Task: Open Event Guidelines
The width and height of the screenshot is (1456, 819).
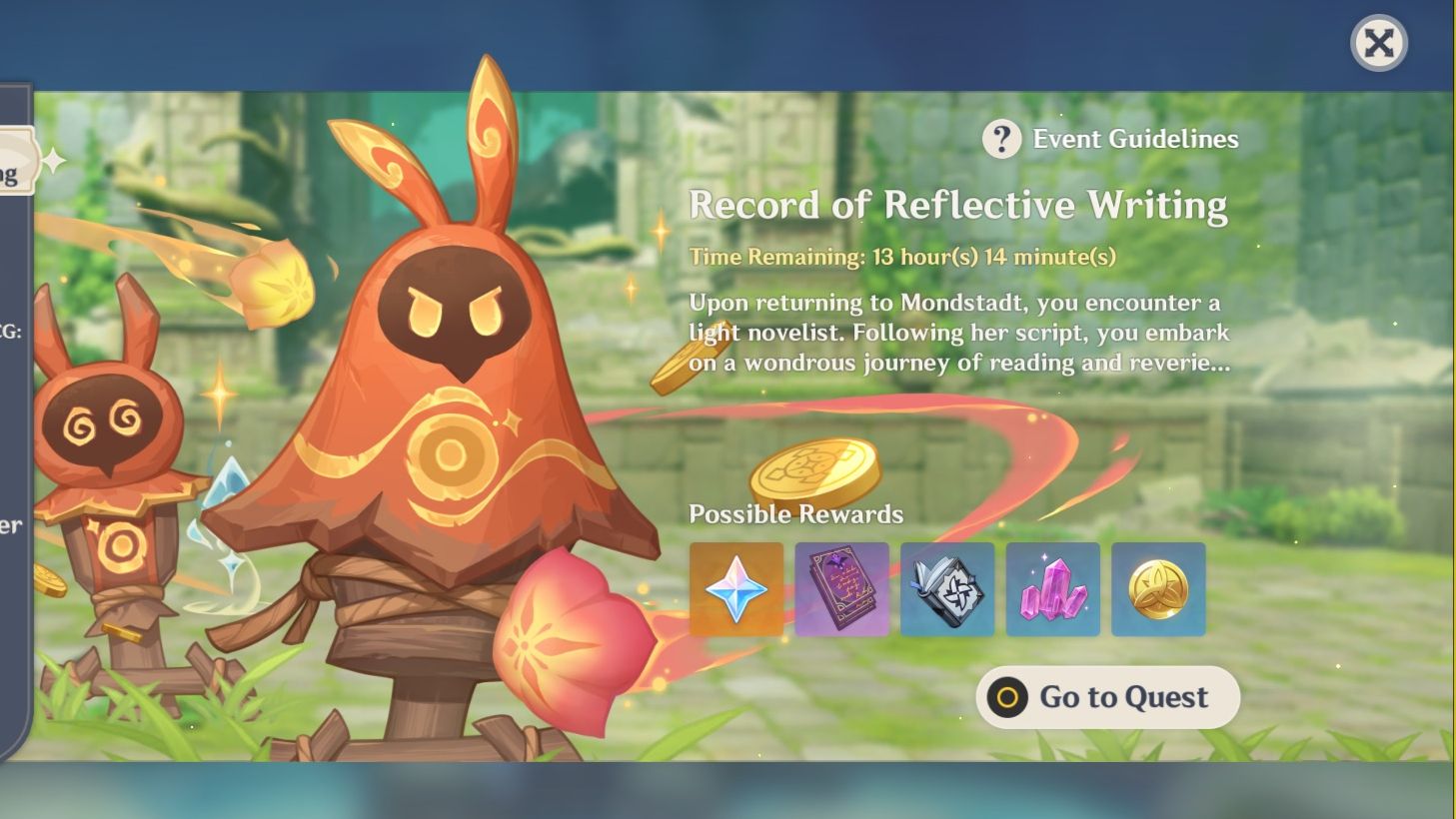Action: 1134,139
